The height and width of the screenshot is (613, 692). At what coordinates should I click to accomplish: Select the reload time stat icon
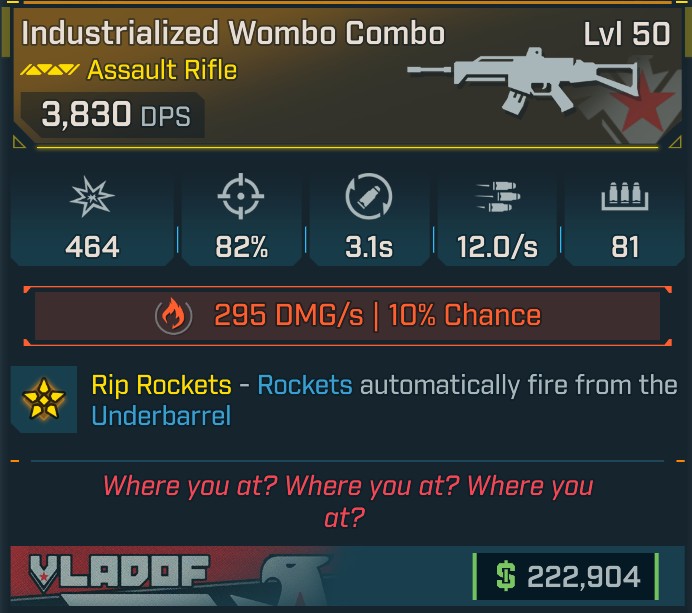(x=368, y=198)
